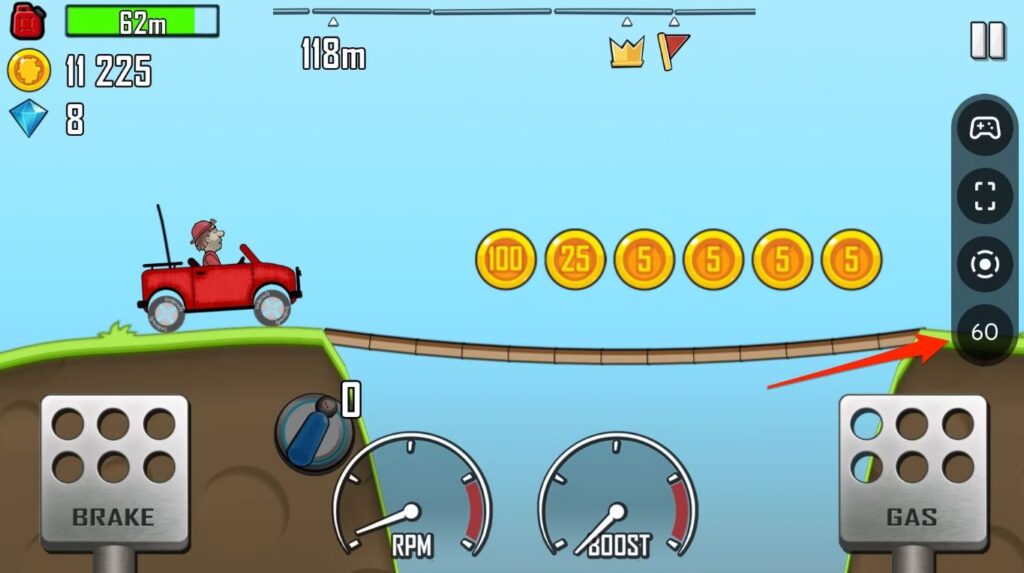Toggle fullscreen from the side toolbar

tap(985, 196)
